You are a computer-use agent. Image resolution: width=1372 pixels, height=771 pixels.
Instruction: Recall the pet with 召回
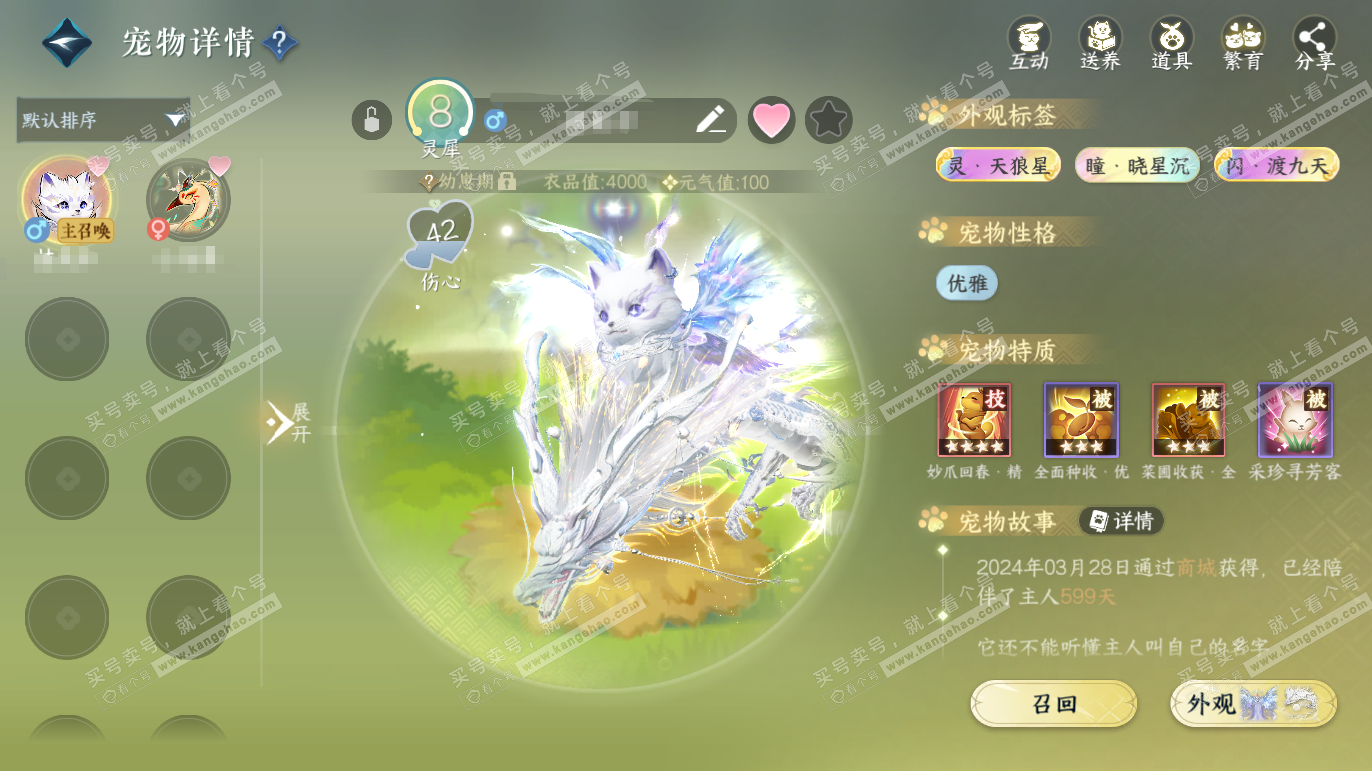click(x=1053, y=704)
